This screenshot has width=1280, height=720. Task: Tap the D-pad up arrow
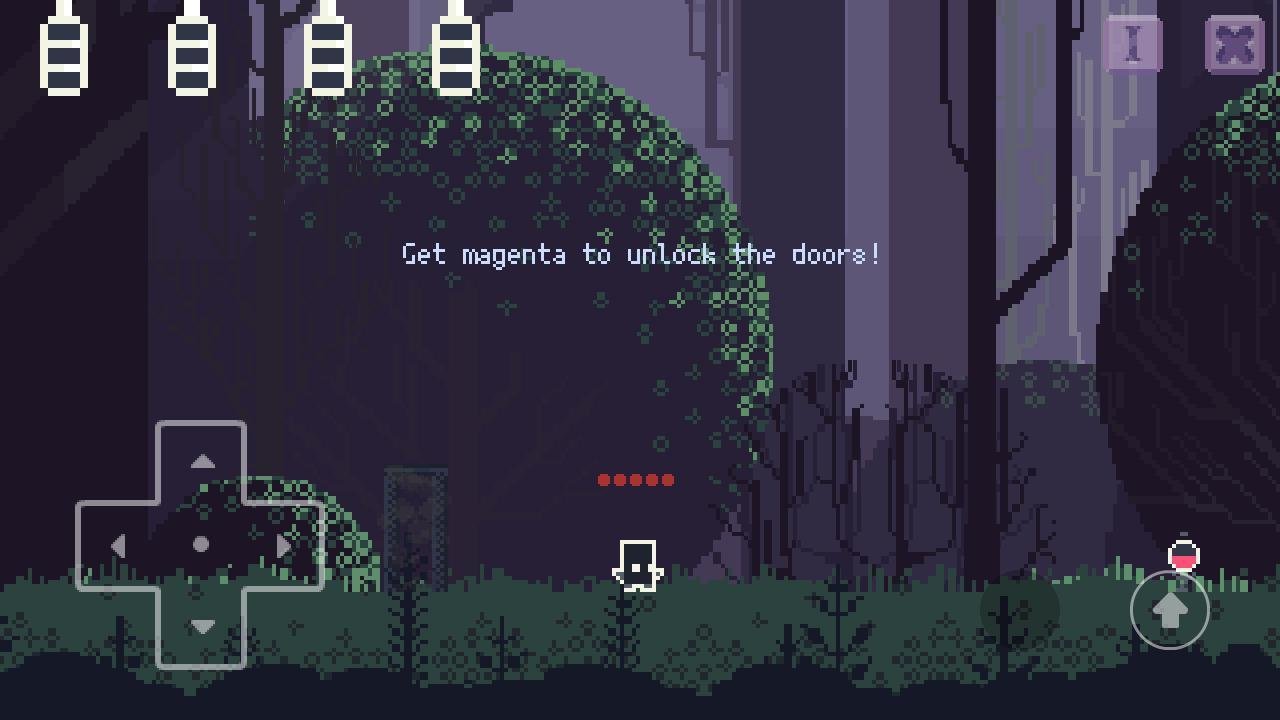tap(202, 462)
